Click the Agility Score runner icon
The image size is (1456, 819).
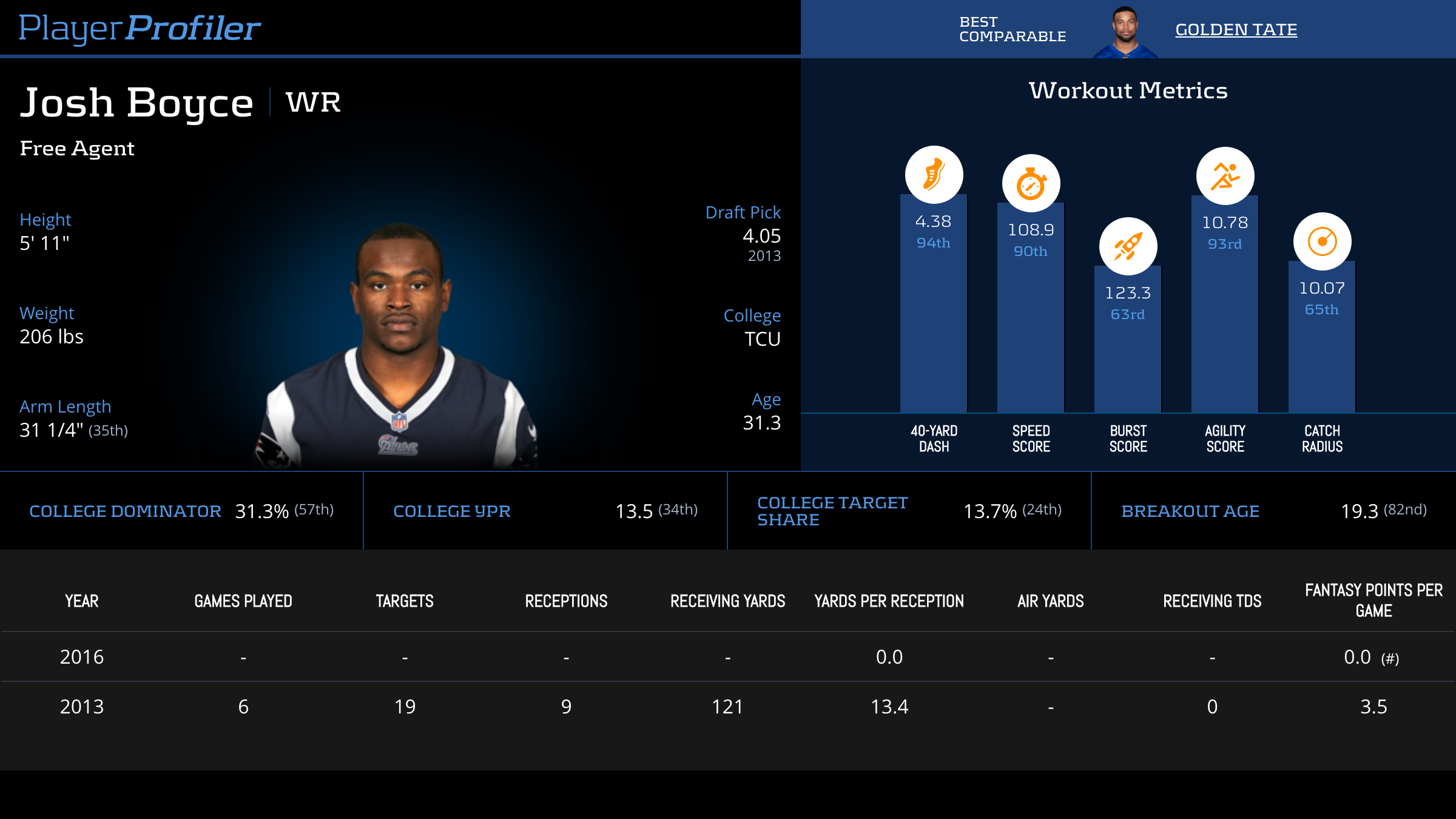pyautogui.click(x=1225, y=176)
